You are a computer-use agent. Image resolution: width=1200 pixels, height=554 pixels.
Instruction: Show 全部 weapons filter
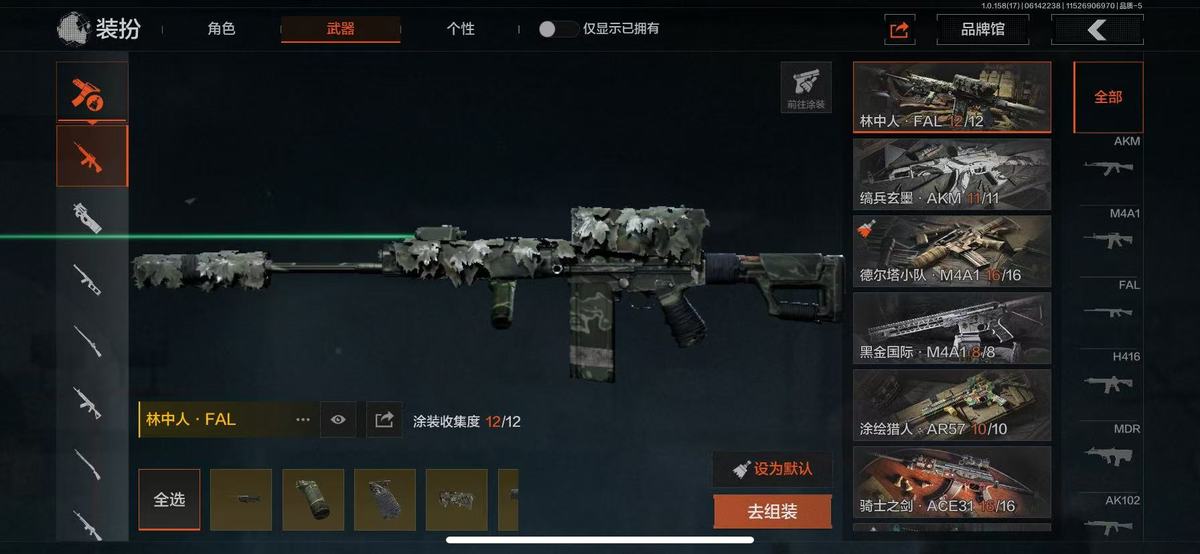pyautogui.click(x=1108, y=97)
